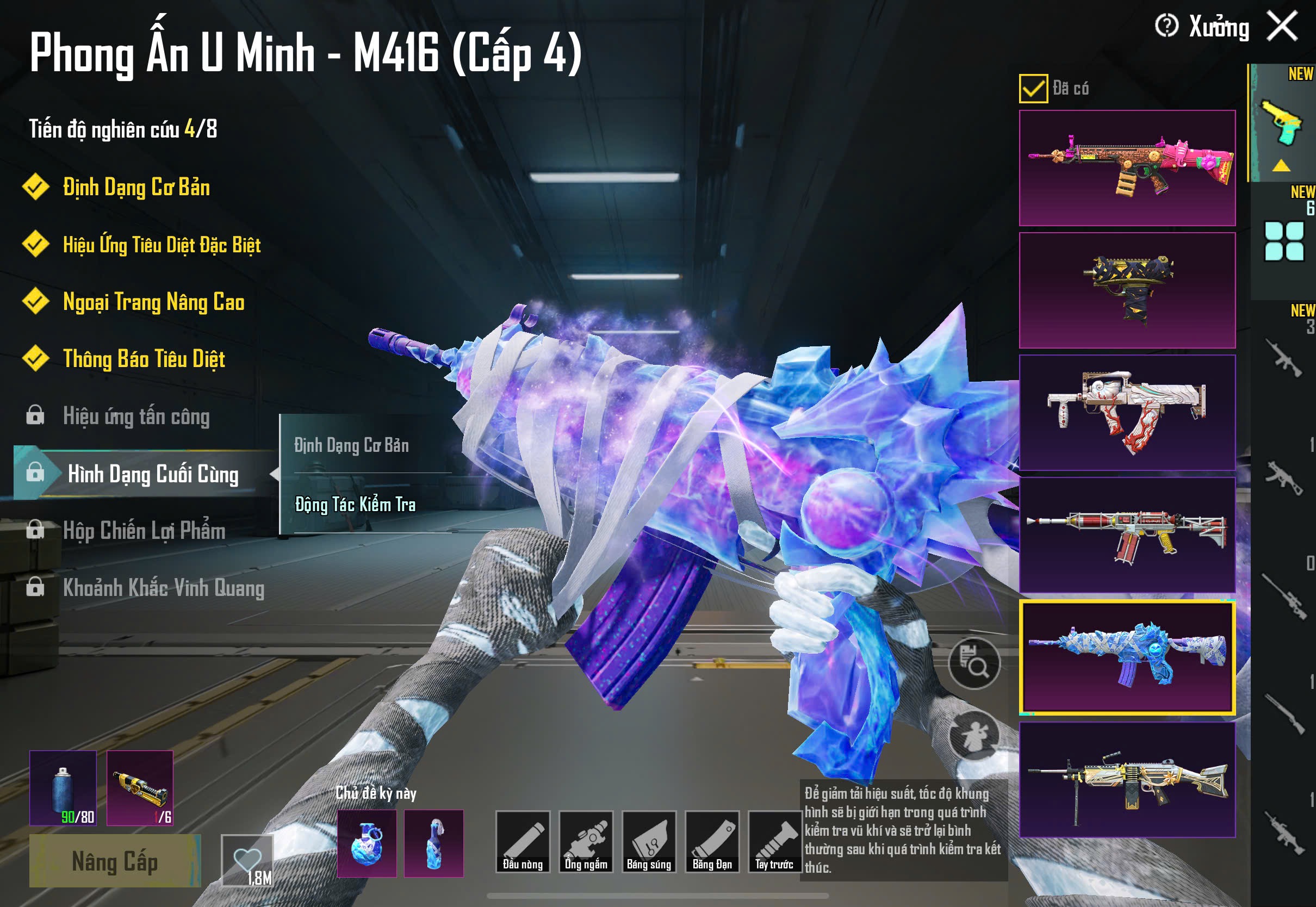Screen dimensions: 1316x907
Task: Open the Ống ngắm scope attachment slot
Action: (586, 842)
